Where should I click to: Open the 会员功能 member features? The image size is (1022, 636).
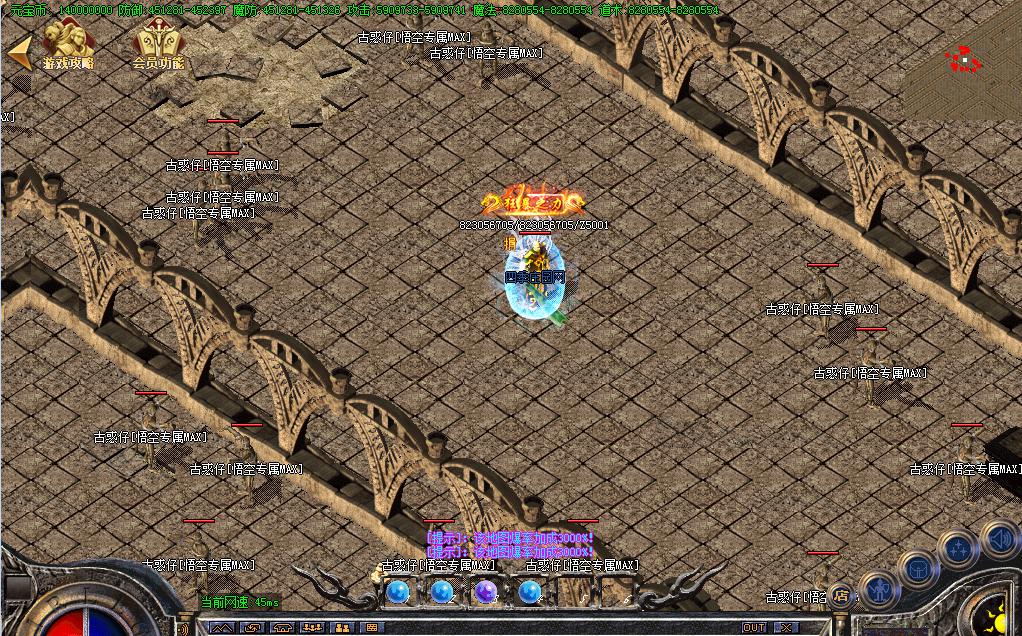pyautogui.click(x=158, y=46)
